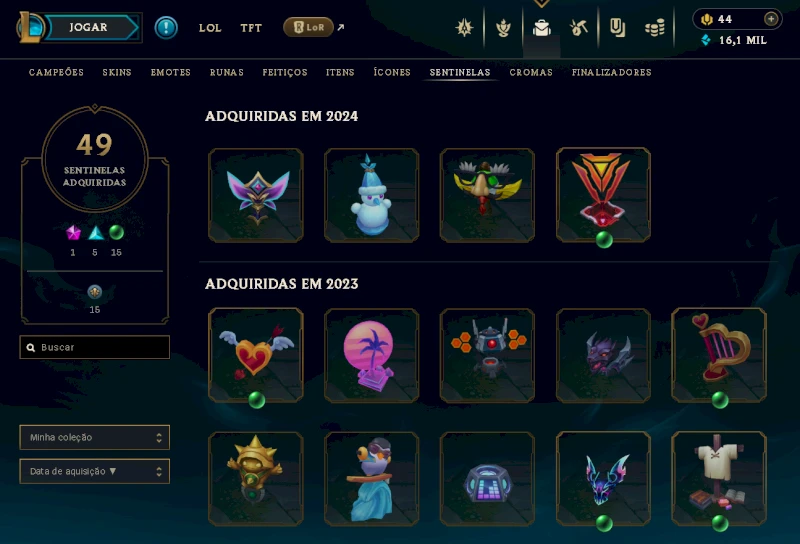Select the palm tree sunset ward skin

click(x=372, y=355)
